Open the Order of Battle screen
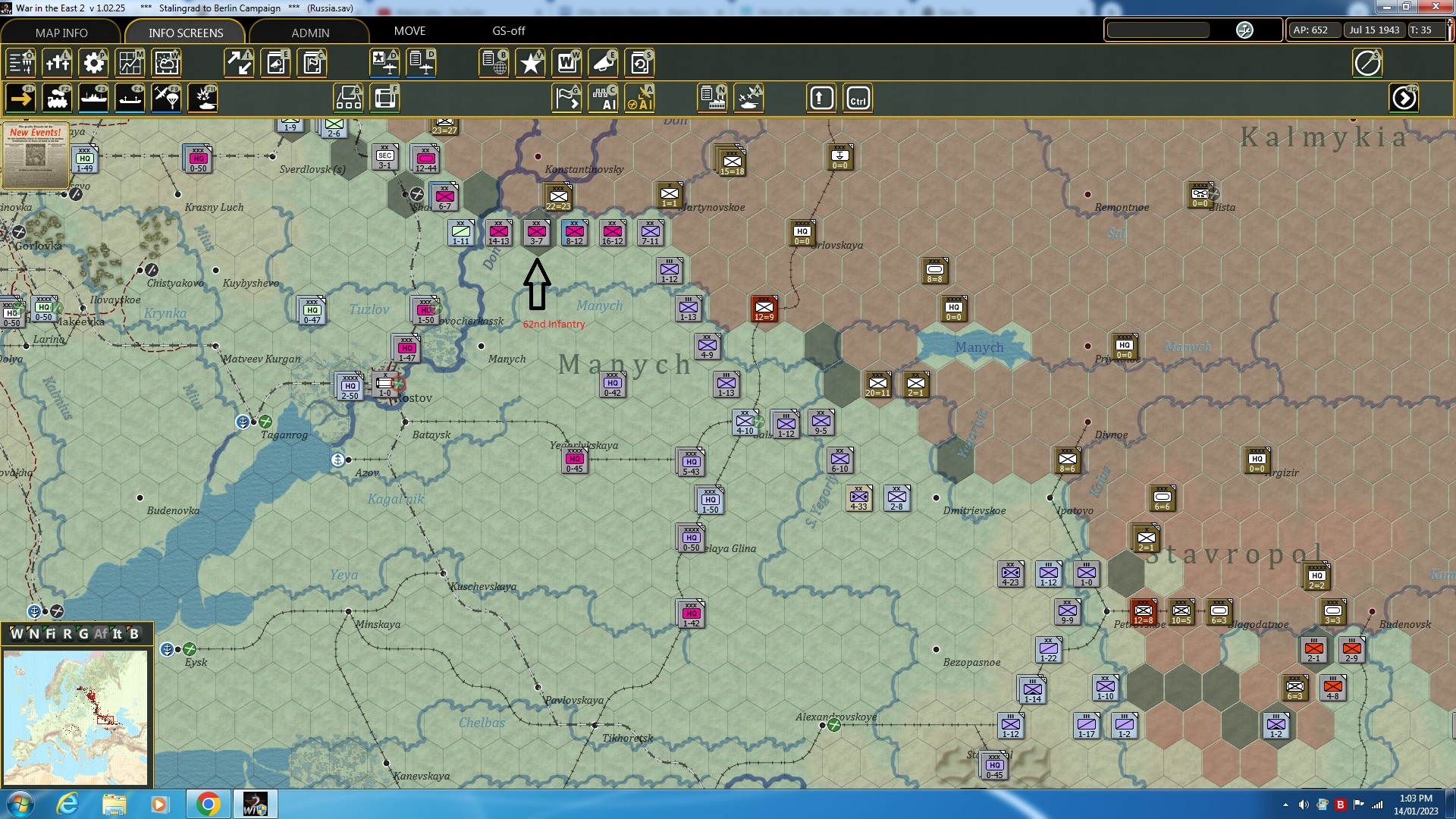Viewport: 1456px width, 819px height. pyautogui.click(x=20, y=64)
